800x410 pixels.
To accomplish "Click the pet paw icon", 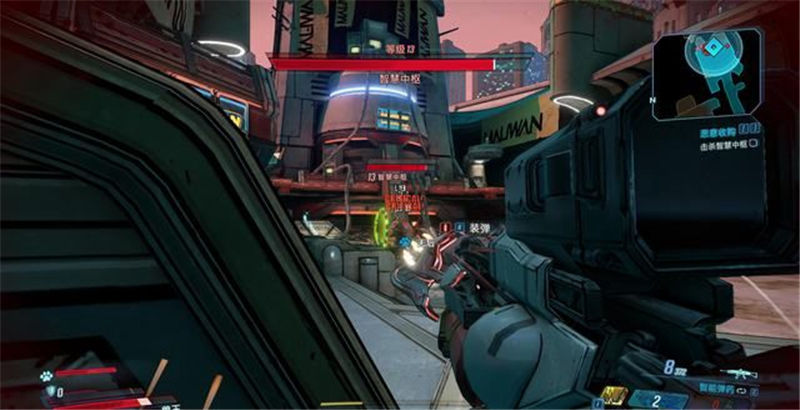I will (46, 376).
